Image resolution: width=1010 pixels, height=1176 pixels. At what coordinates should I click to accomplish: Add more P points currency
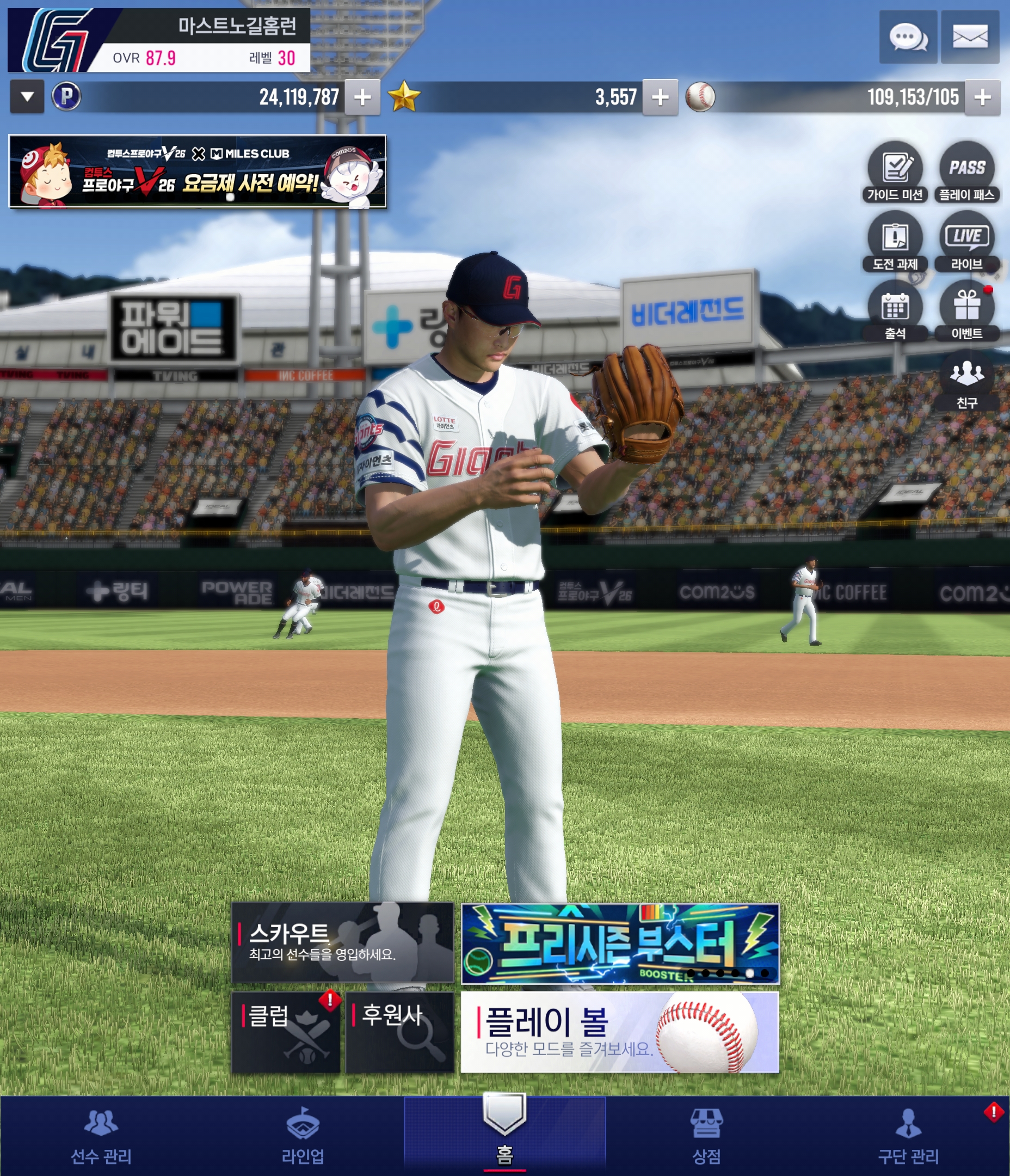point(362,97)
